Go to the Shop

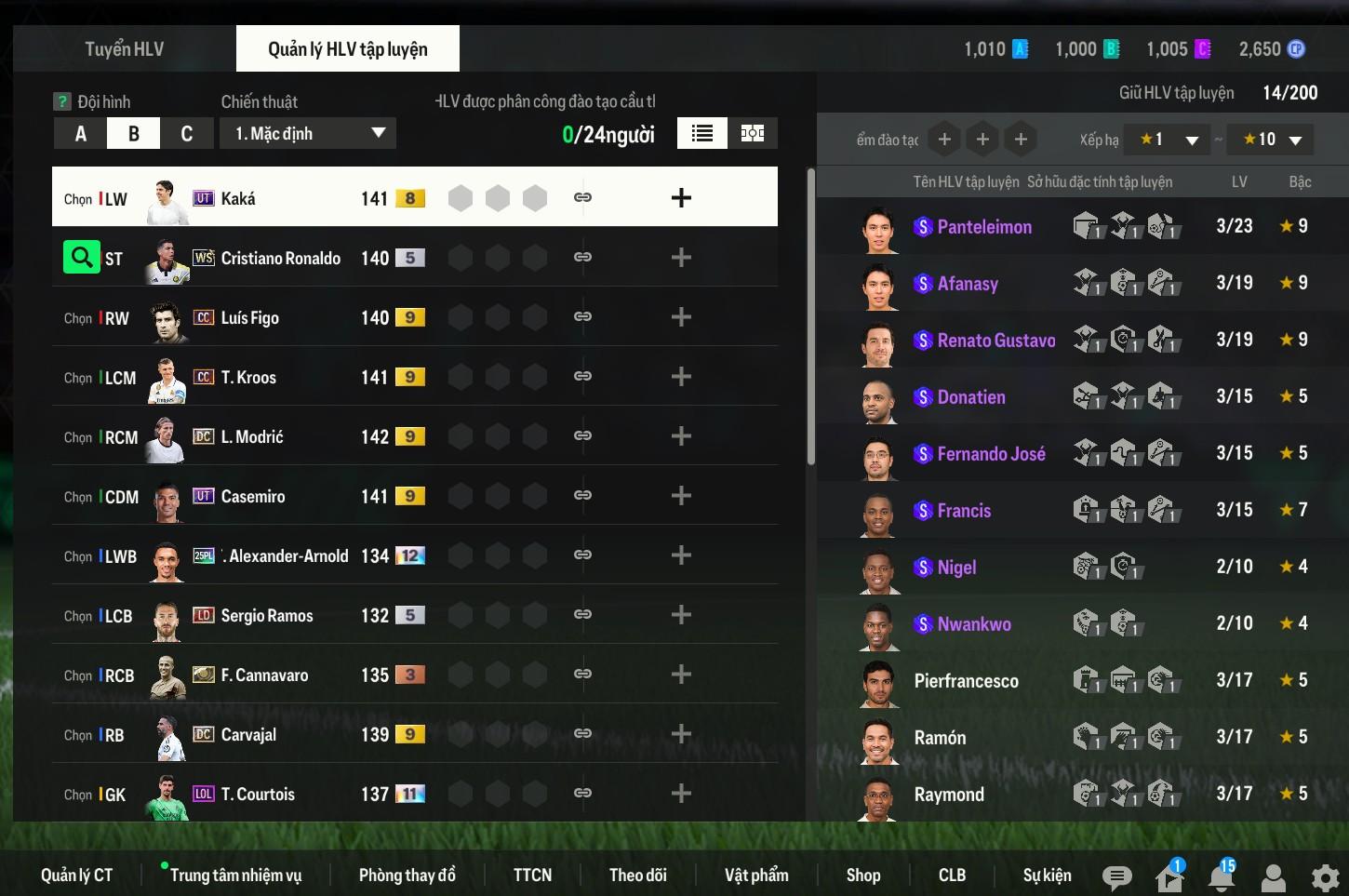coord(862,875)
